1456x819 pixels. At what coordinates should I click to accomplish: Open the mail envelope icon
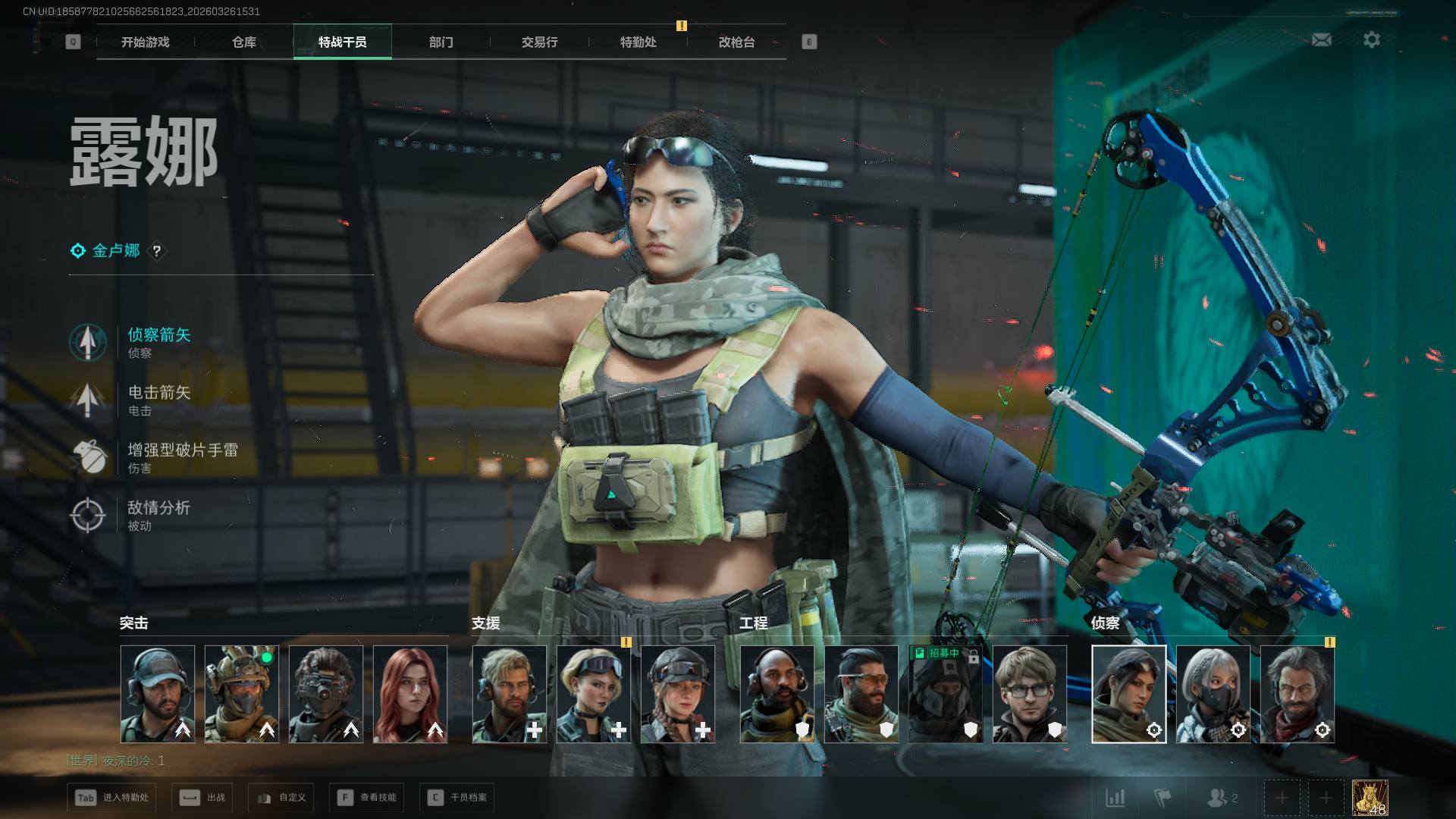click(1321, 39)
